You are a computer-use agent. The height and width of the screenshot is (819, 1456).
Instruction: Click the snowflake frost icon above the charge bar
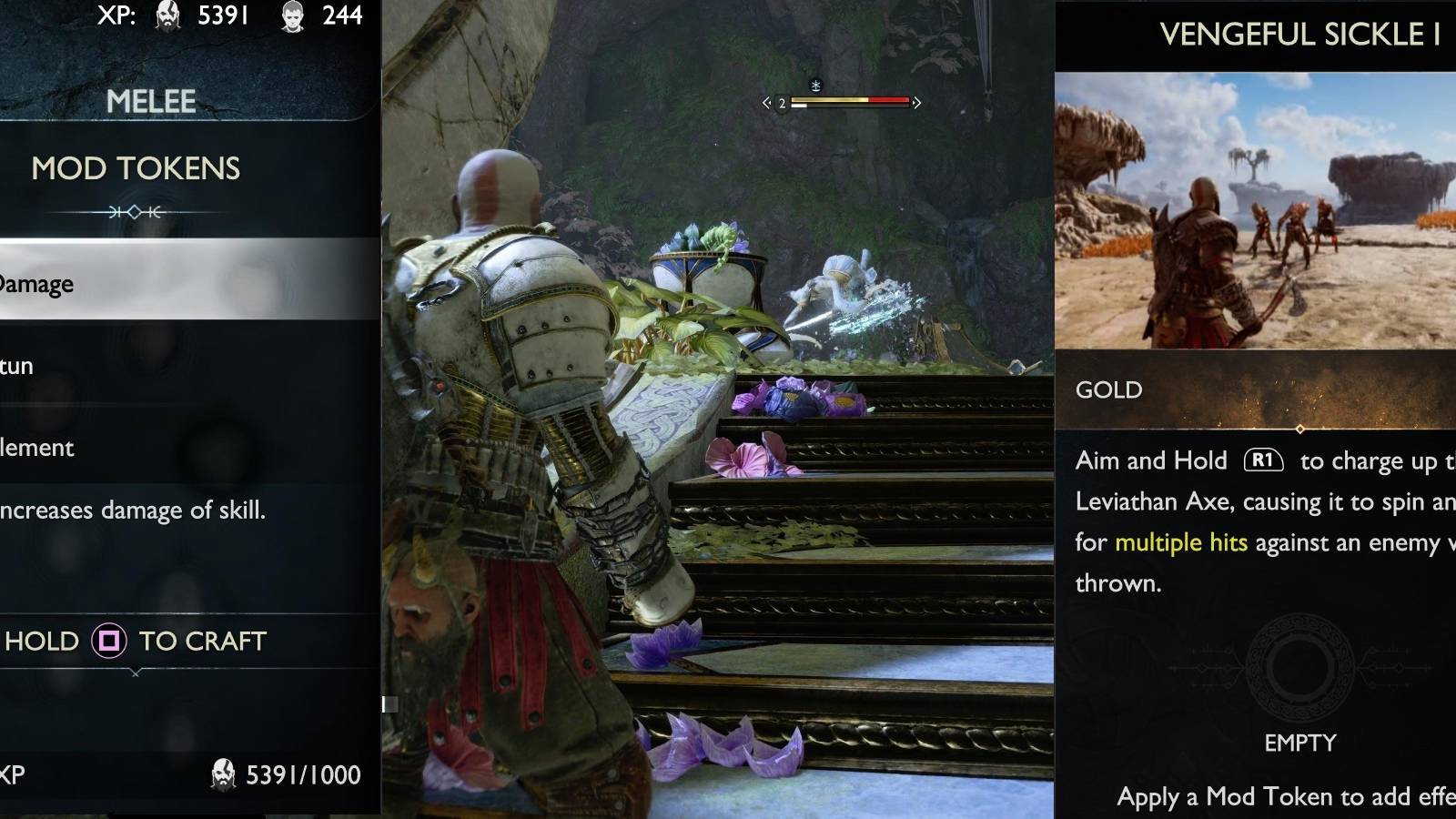816,84
